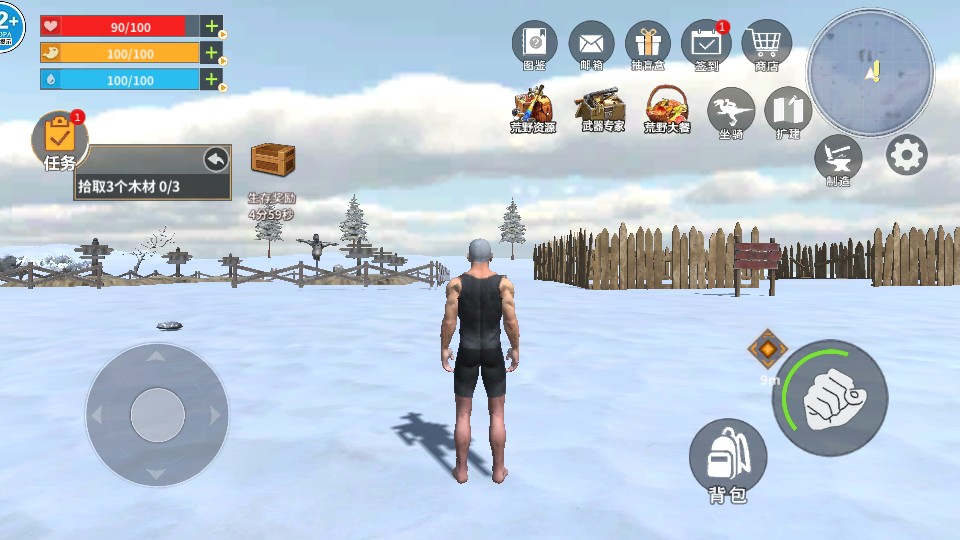Refill water with the blue bar's plus button

pyautogui.click(x=212, y=79)
